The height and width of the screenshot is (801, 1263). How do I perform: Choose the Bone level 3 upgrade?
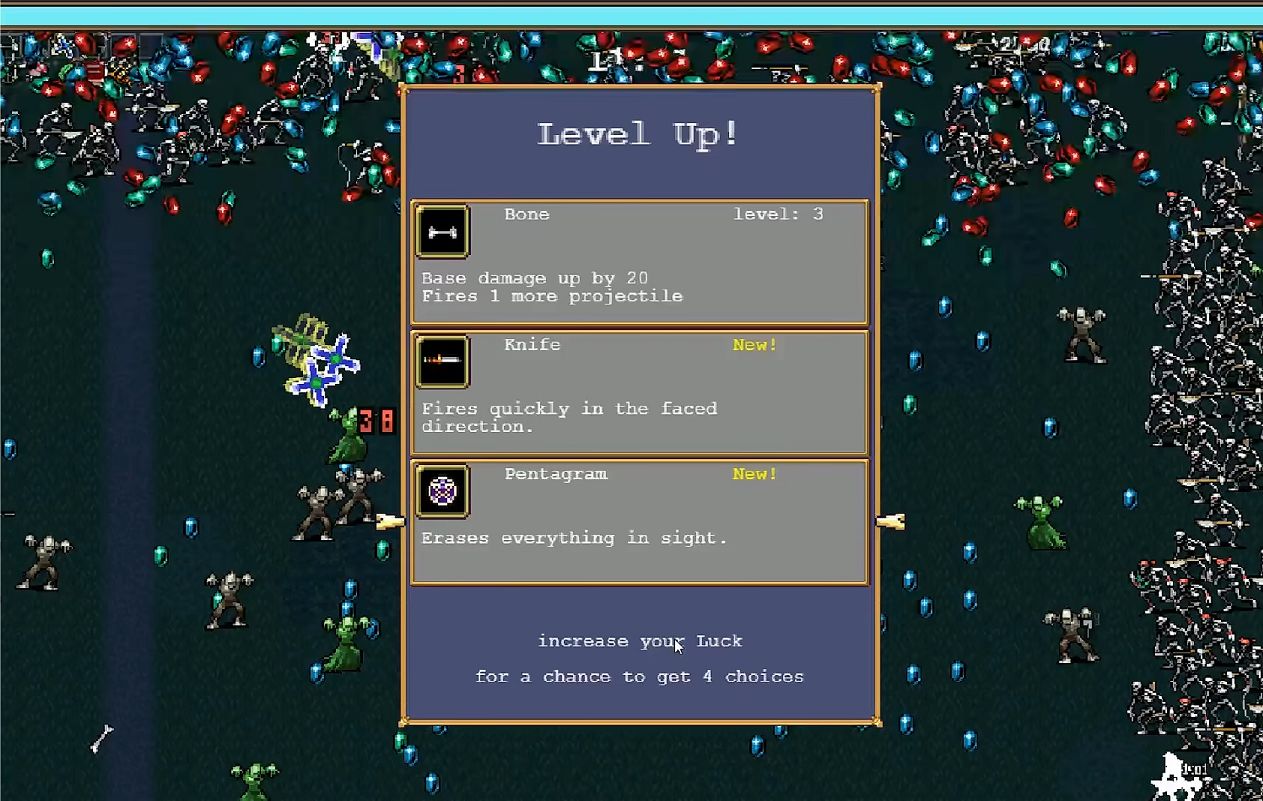(639, 262)
